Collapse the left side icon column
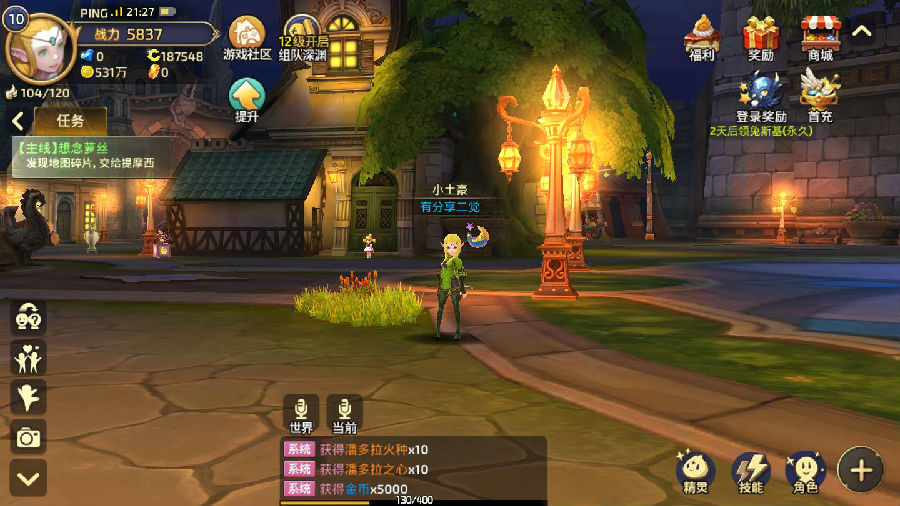This screenshot has width=900, height=506. pyautogui.click(x=29, y=477)
